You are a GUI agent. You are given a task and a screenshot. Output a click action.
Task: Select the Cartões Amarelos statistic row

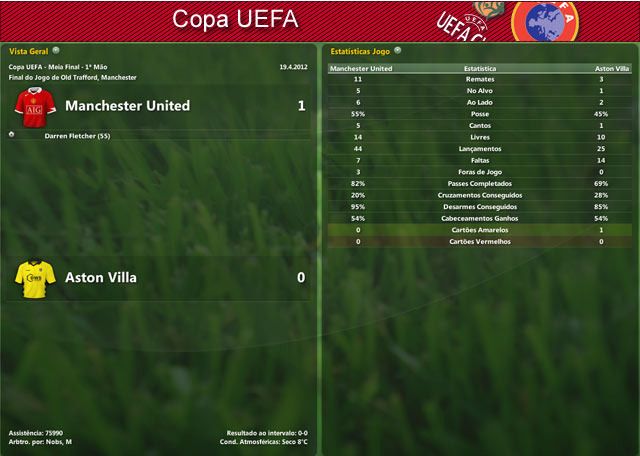coord(480,230)
